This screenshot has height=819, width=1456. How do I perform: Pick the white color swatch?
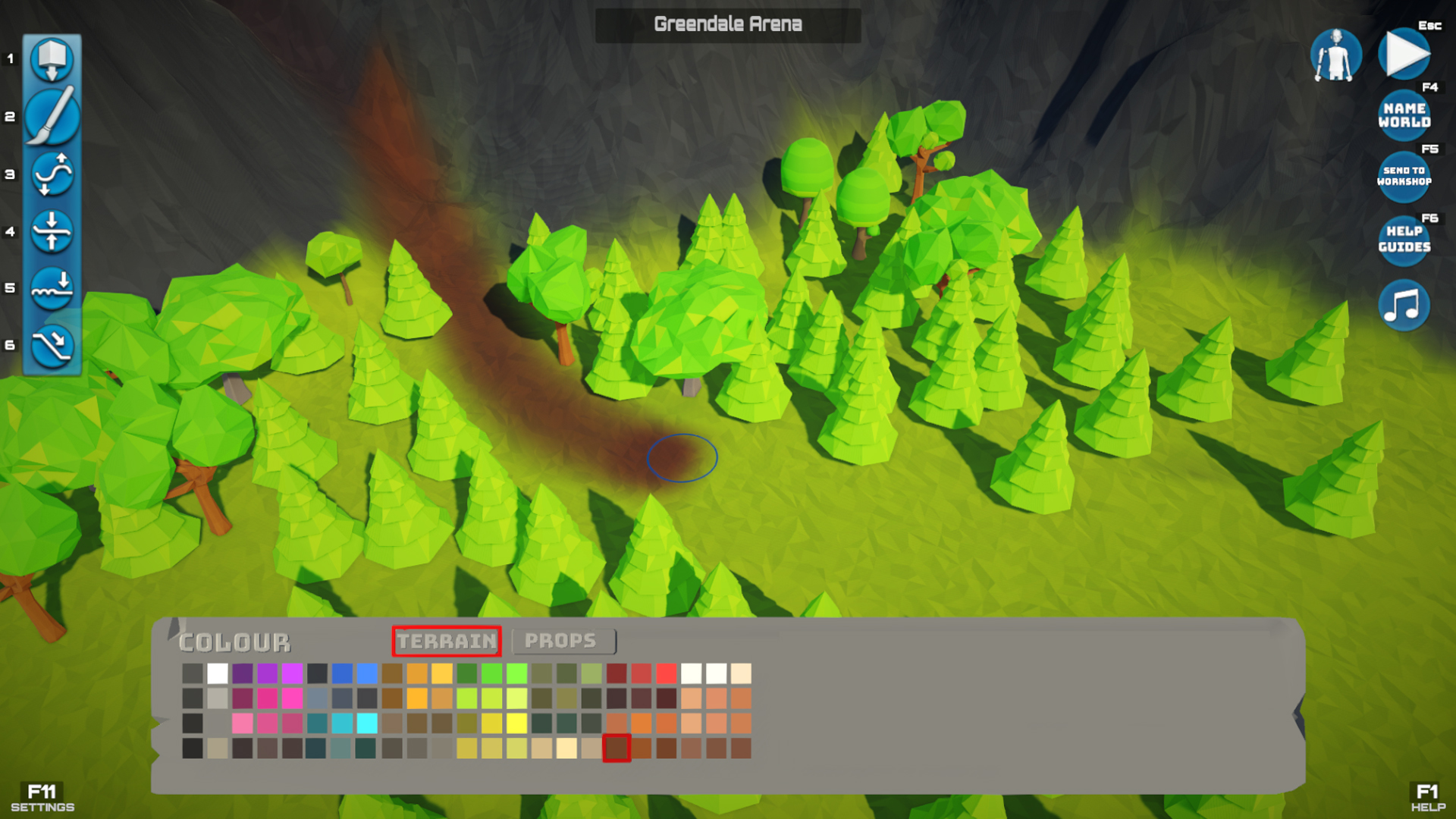tap(216, 672)
